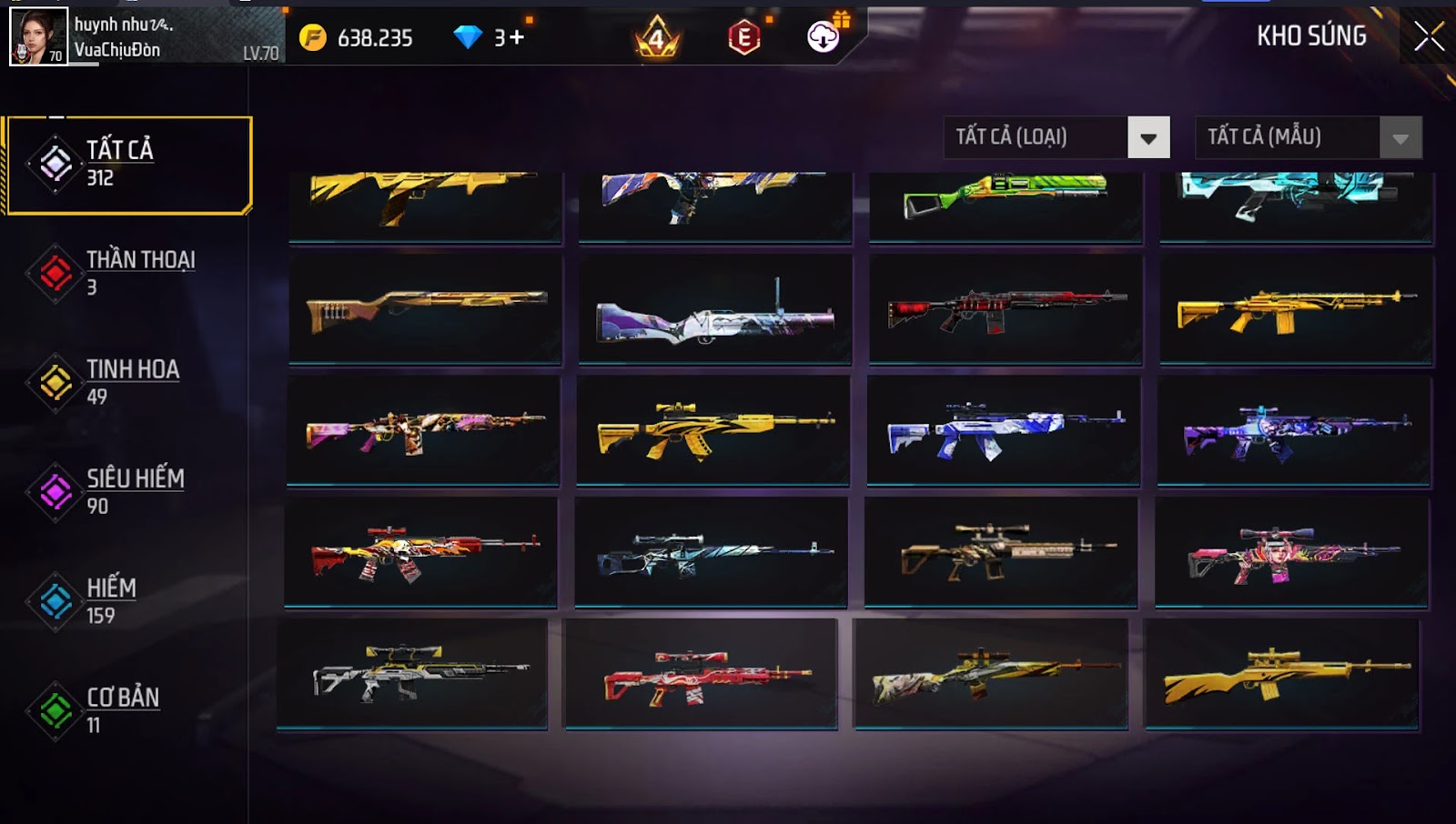The height and width of the screenshot is (824, 1456).
Task: Open the crown rank 4 icon
Action: click(x=656, y=38)
